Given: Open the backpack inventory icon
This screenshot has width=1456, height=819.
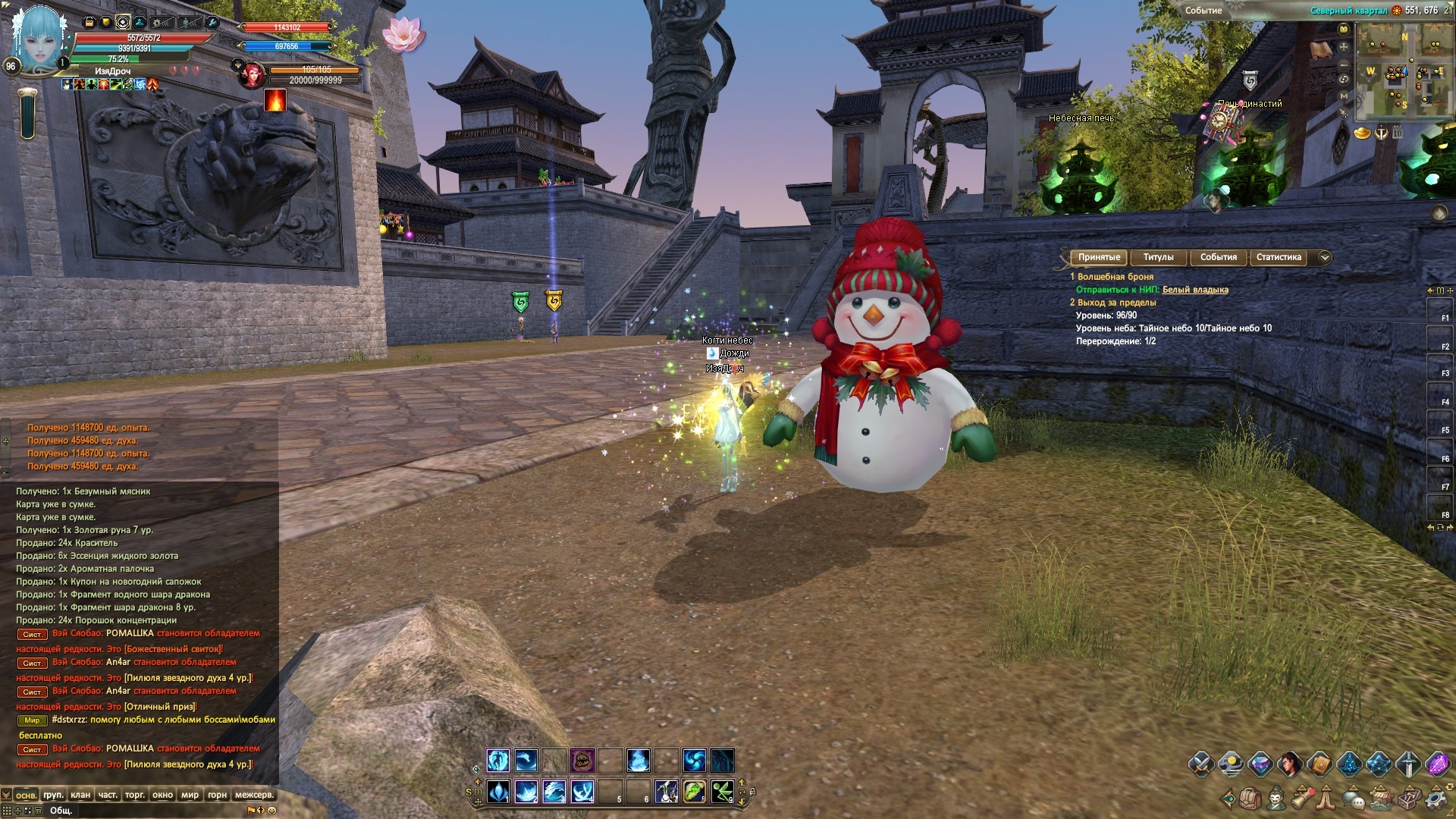Looking at the screenshot, I should (1250, 799).
